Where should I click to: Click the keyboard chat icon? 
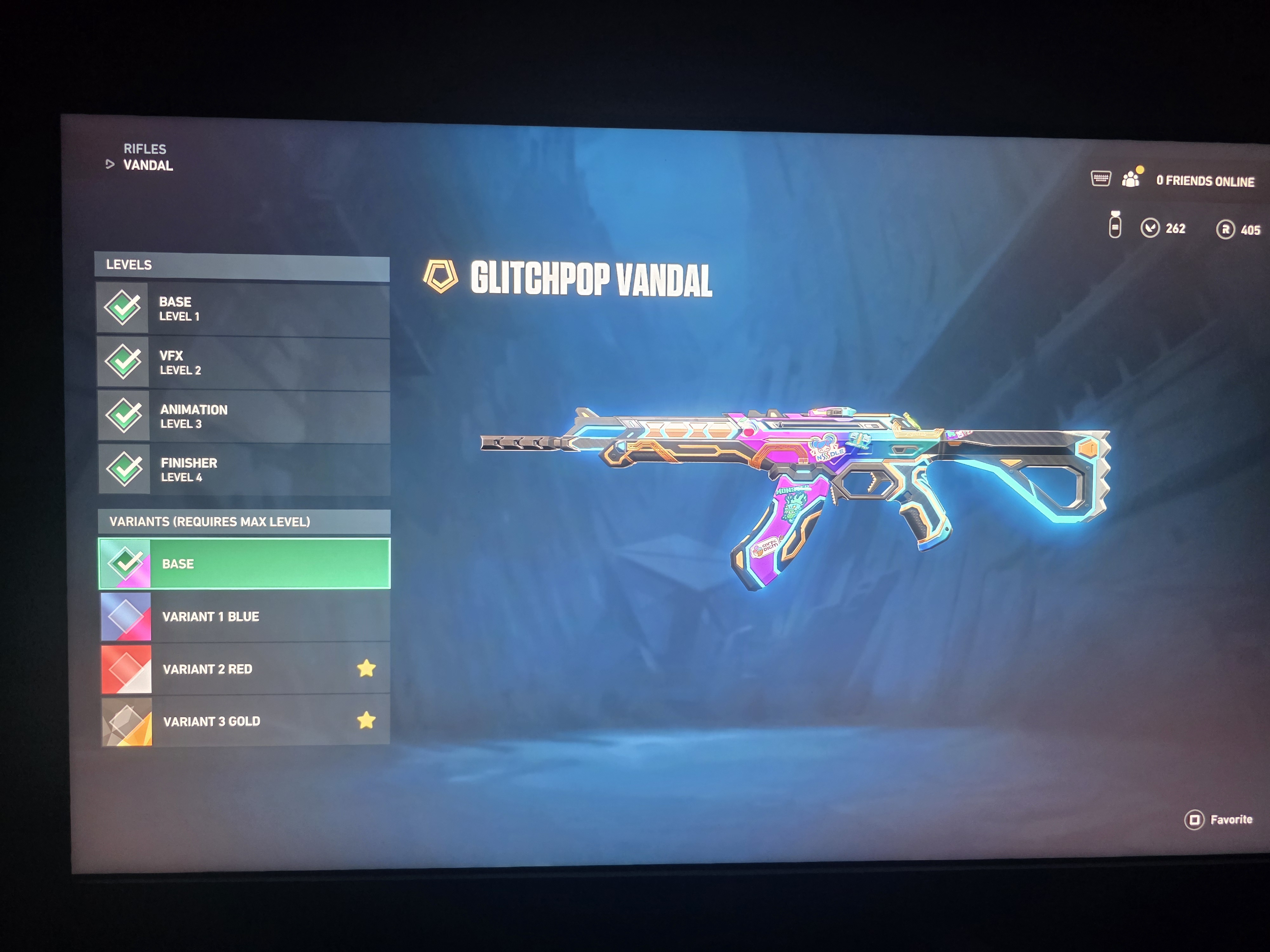[1101, 178]
